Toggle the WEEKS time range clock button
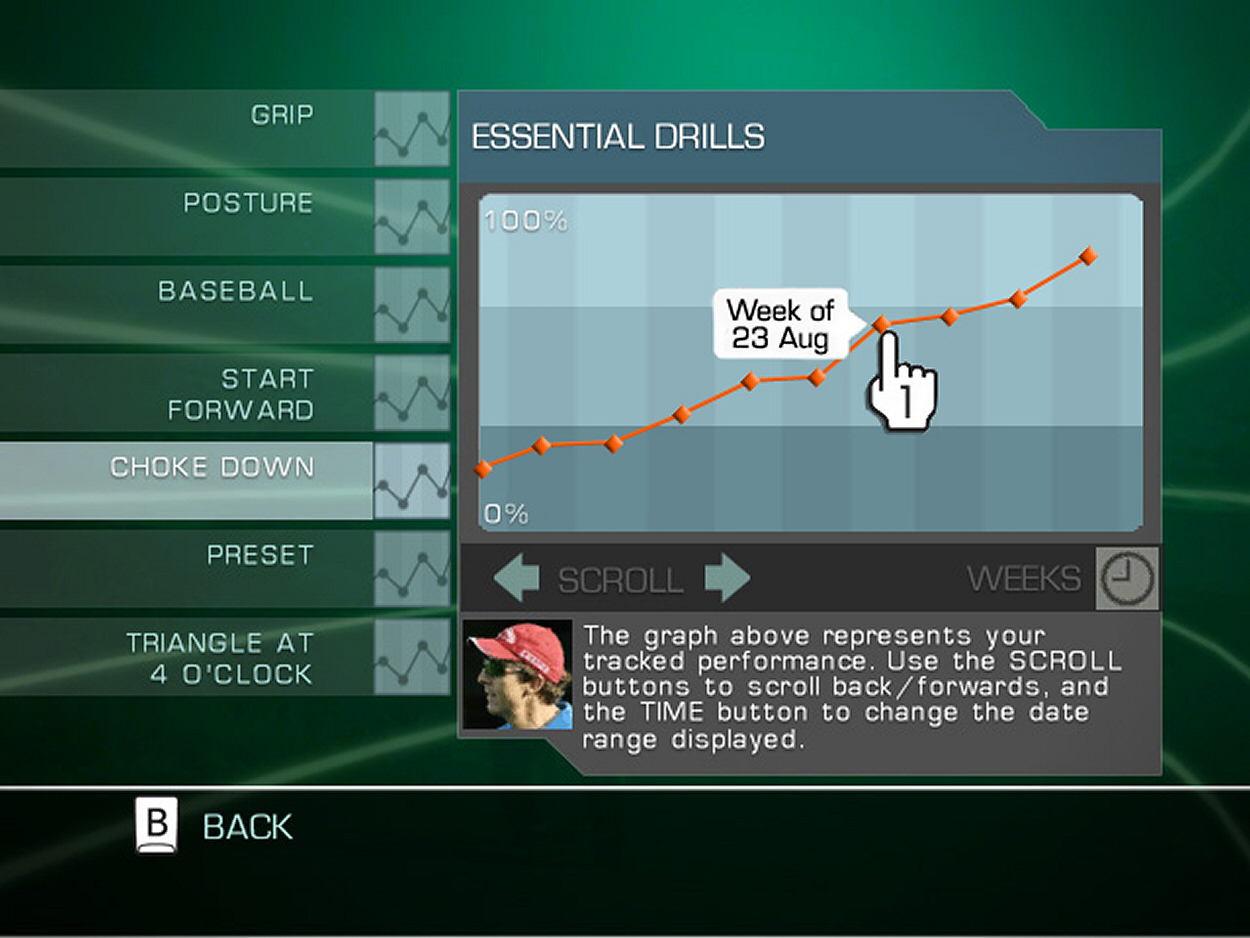1250x938 pixels. point(1127,578)
